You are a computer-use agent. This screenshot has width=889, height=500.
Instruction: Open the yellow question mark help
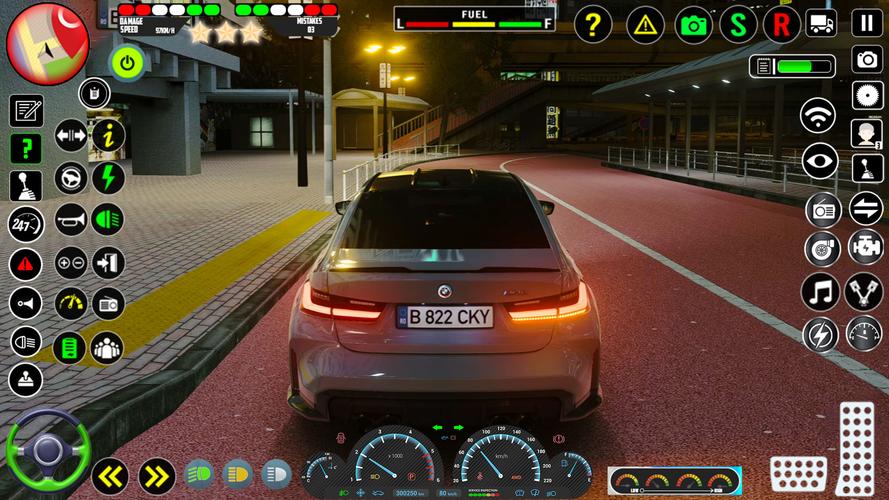tap(593, 24)
